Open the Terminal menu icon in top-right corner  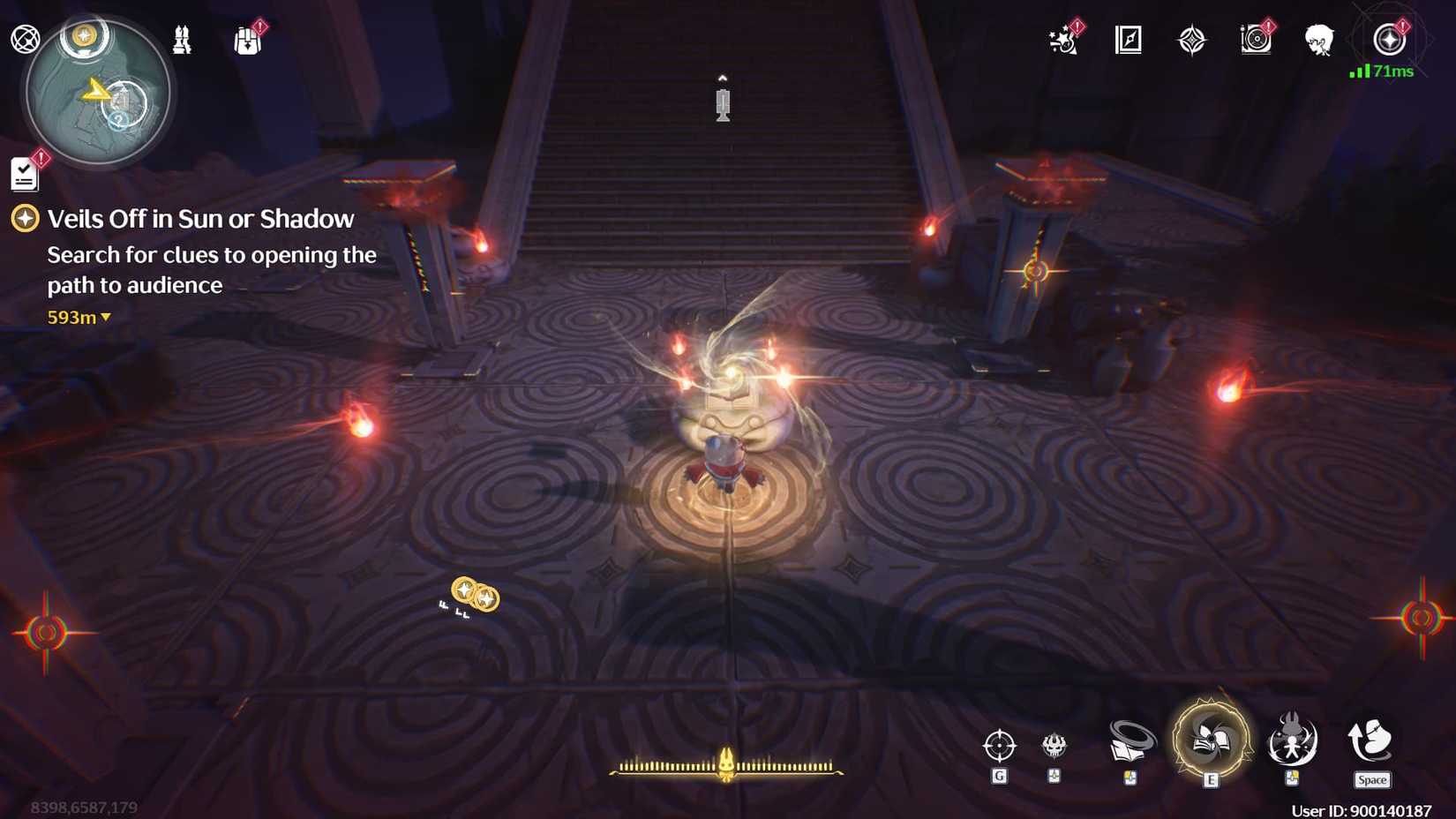pyautogui.click(x=1388, y=39)
